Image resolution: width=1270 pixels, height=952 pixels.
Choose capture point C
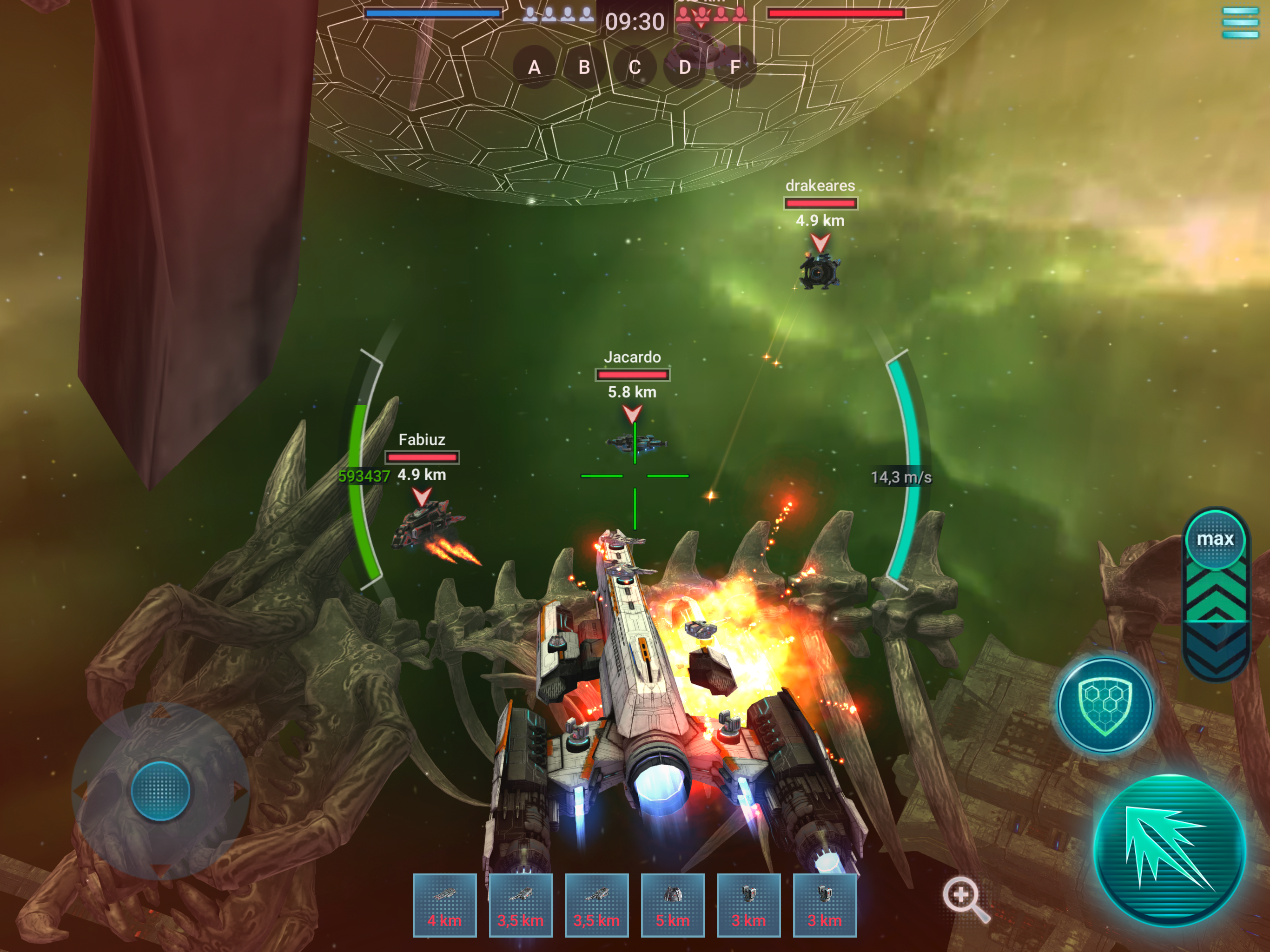(635, 67)
